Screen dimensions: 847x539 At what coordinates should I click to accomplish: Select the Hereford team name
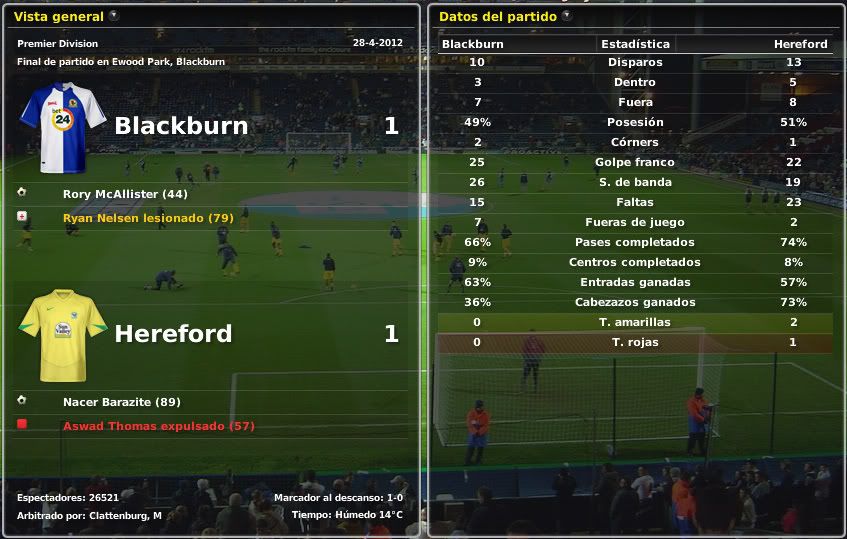coord(173,334)
